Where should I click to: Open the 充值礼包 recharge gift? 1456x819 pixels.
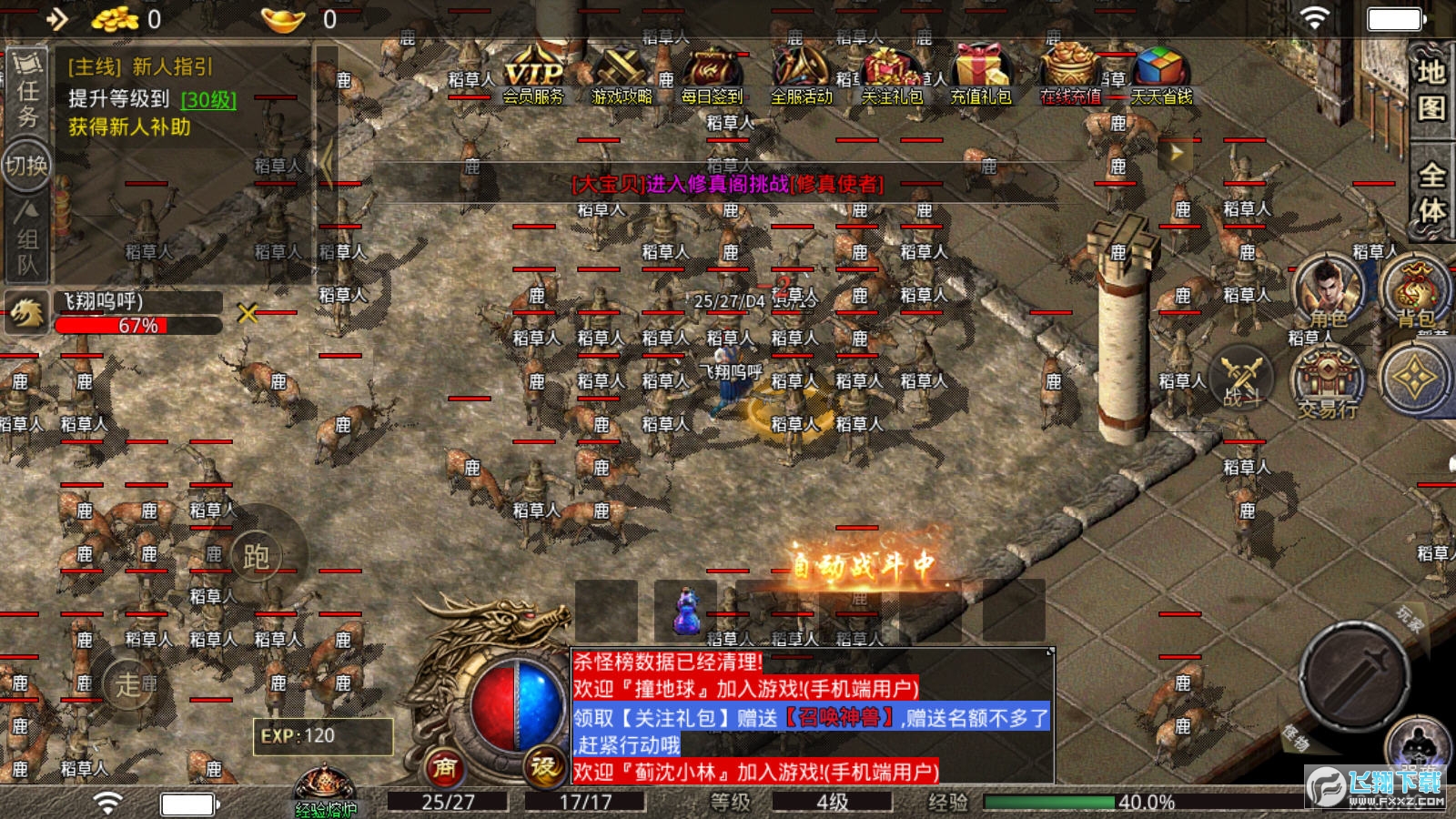click(980, 76)
